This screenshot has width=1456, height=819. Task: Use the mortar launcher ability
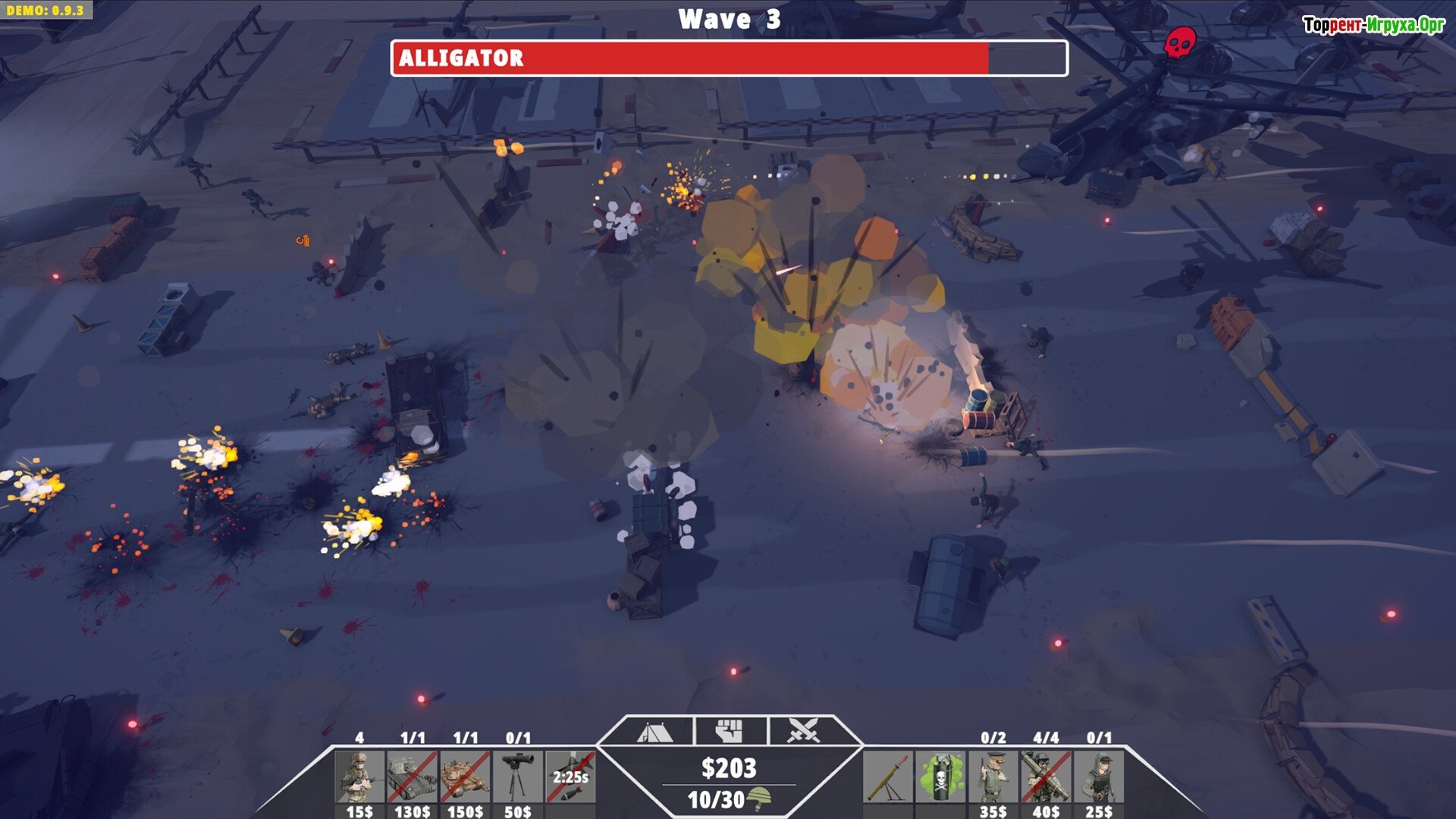pos(888,777)
